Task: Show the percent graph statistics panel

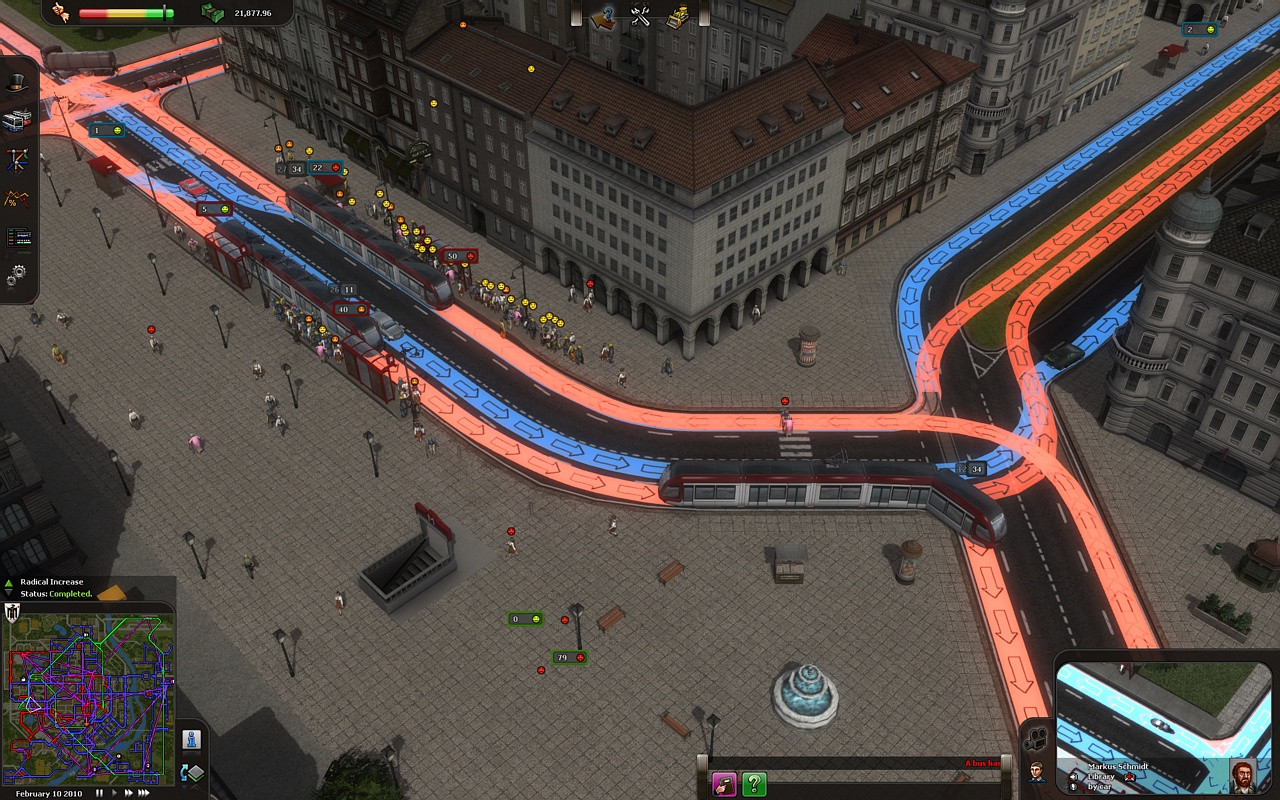Action: point(17,197)
